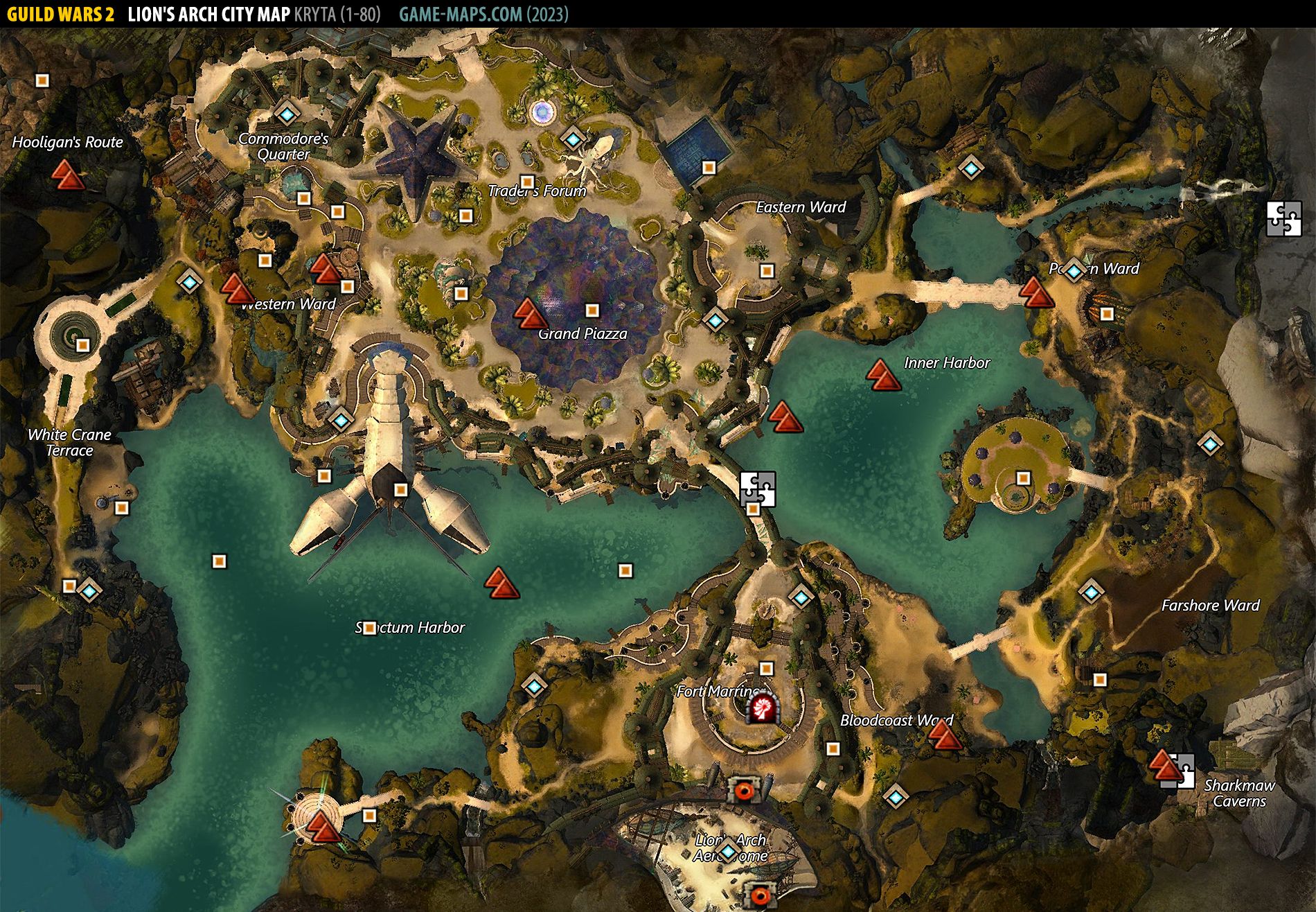Select the Inner Harbor island point of interest

[1023, 478]
